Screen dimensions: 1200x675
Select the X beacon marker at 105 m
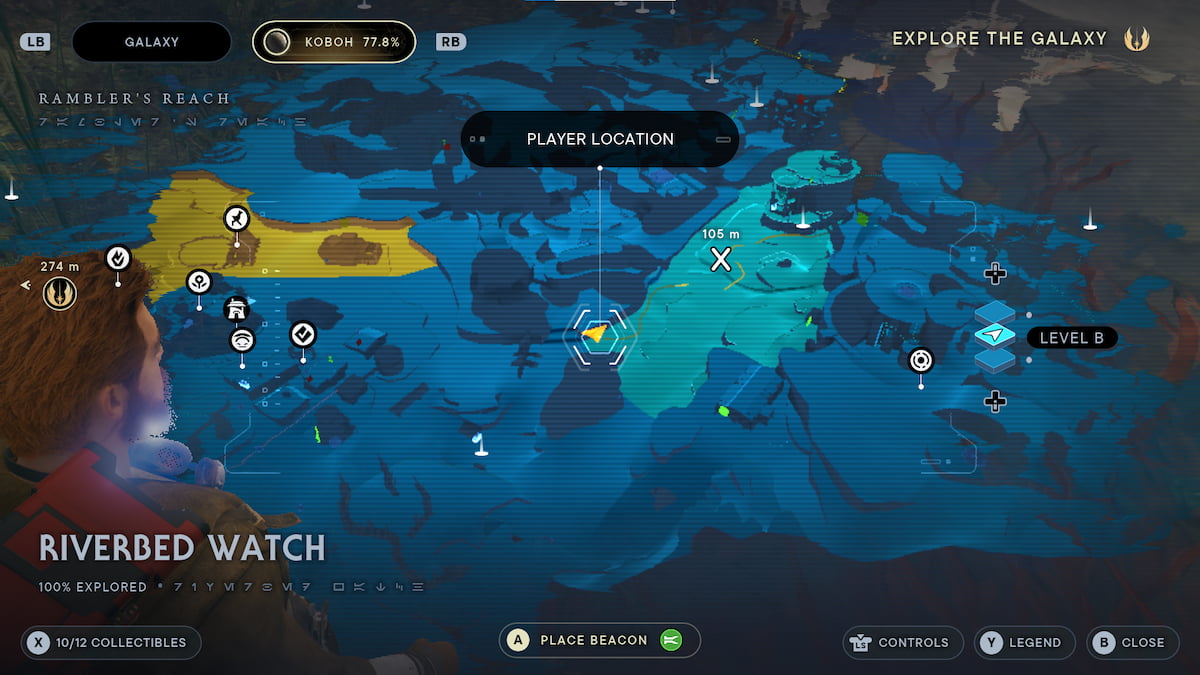click(x=721, y=260)
